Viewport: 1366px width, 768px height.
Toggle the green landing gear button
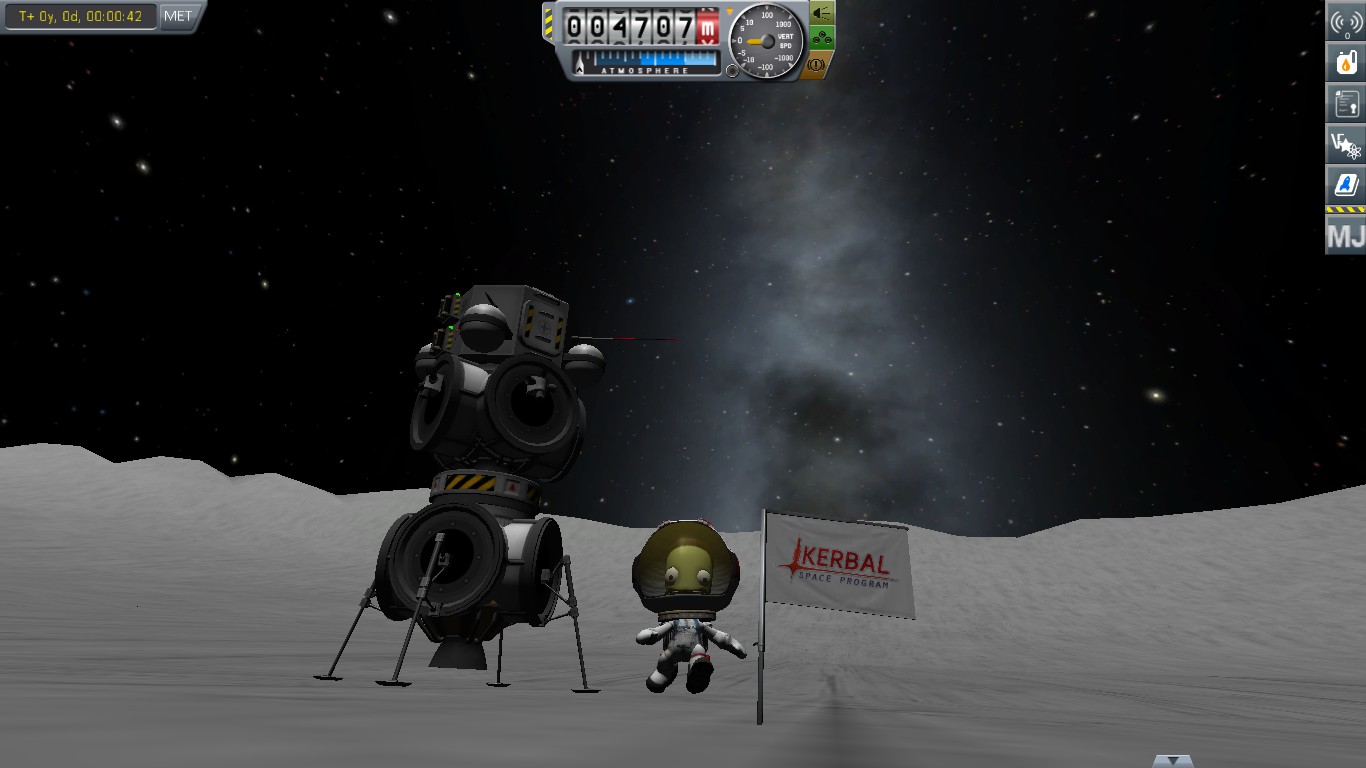(x=821, y=38)
